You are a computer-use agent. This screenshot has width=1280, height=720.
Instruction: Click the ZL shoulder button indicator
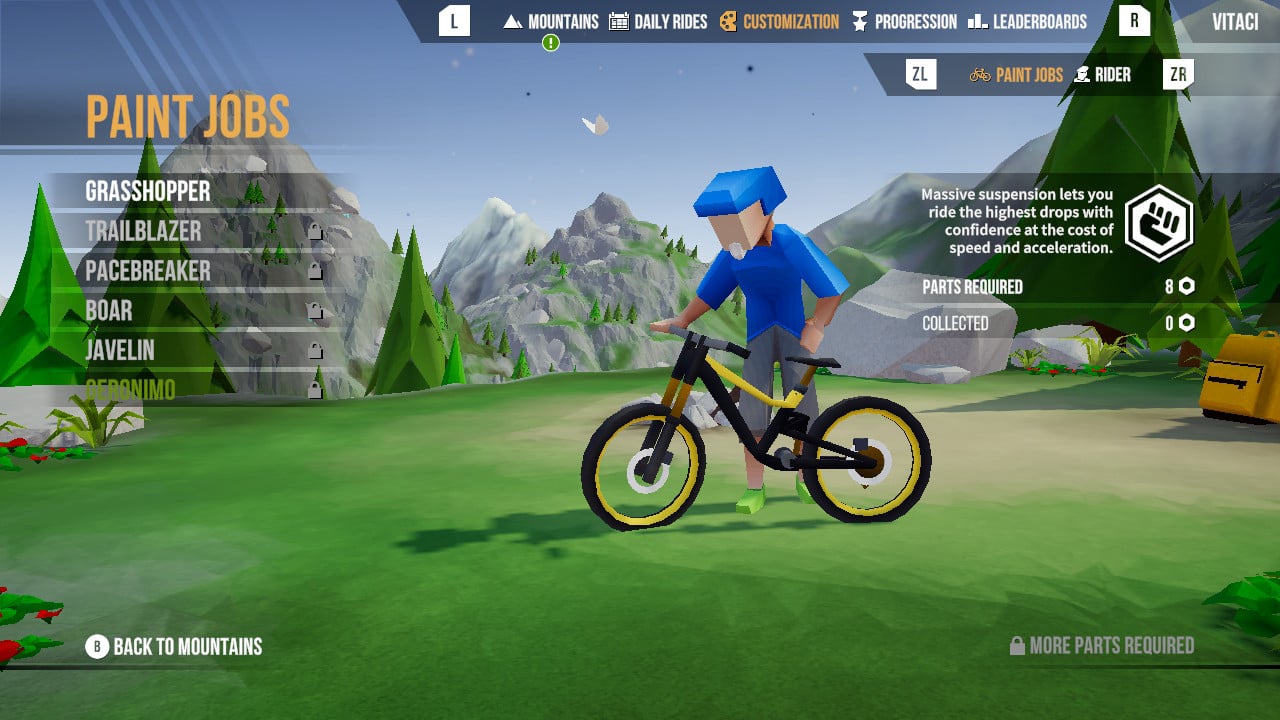tap(920, 73)
